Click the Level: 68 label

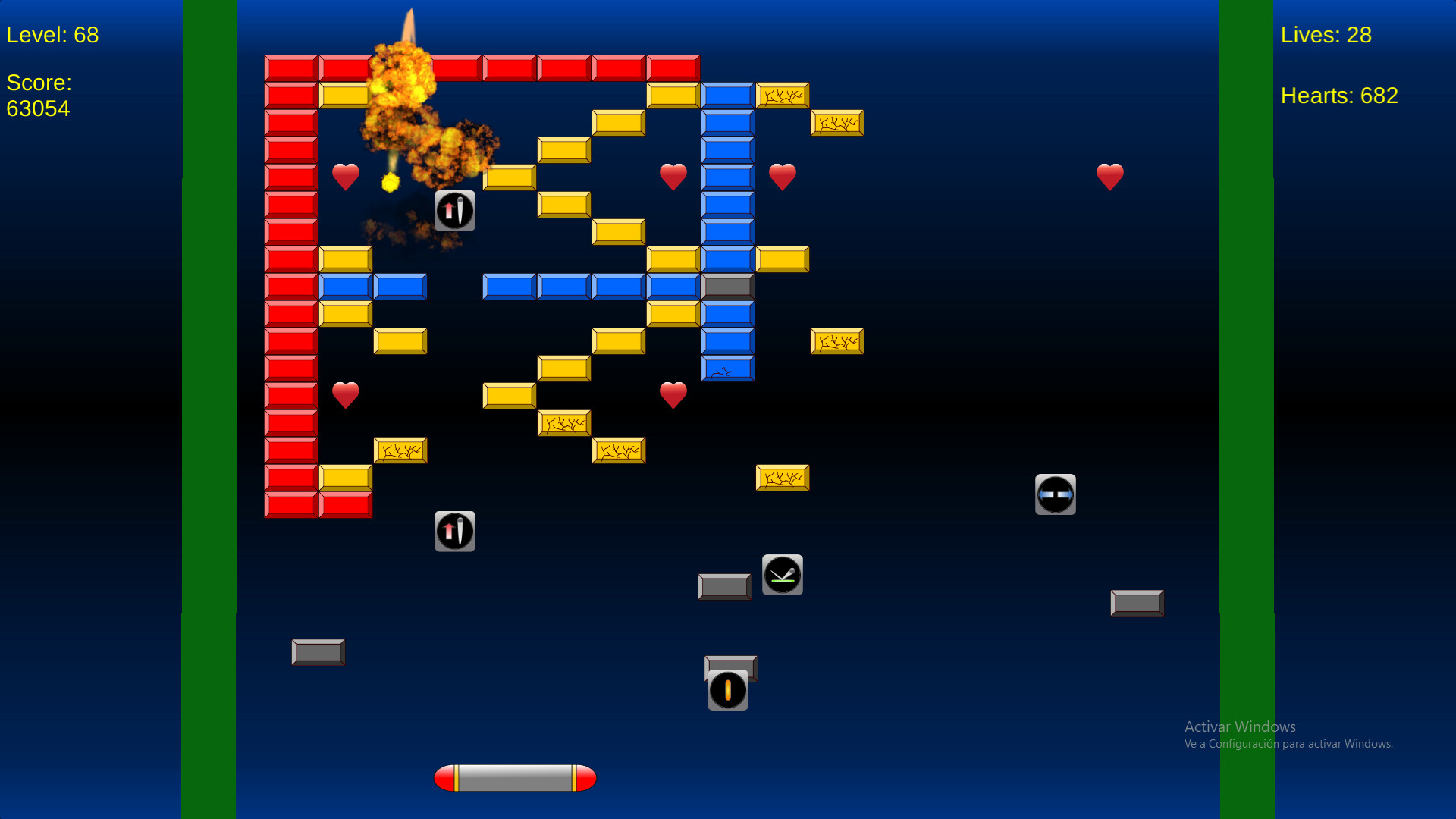pos(52,34)
